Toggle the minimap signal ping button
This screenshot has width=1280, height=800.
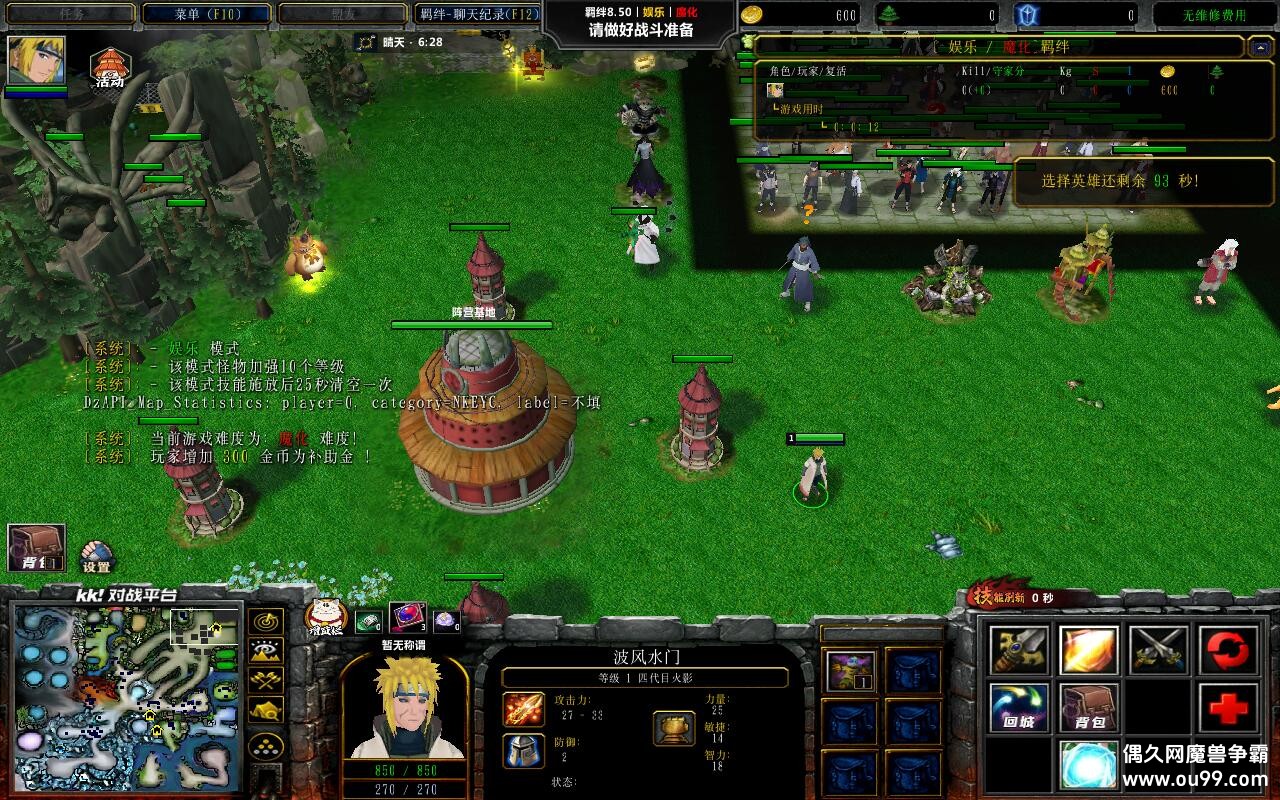click(265, 623)
